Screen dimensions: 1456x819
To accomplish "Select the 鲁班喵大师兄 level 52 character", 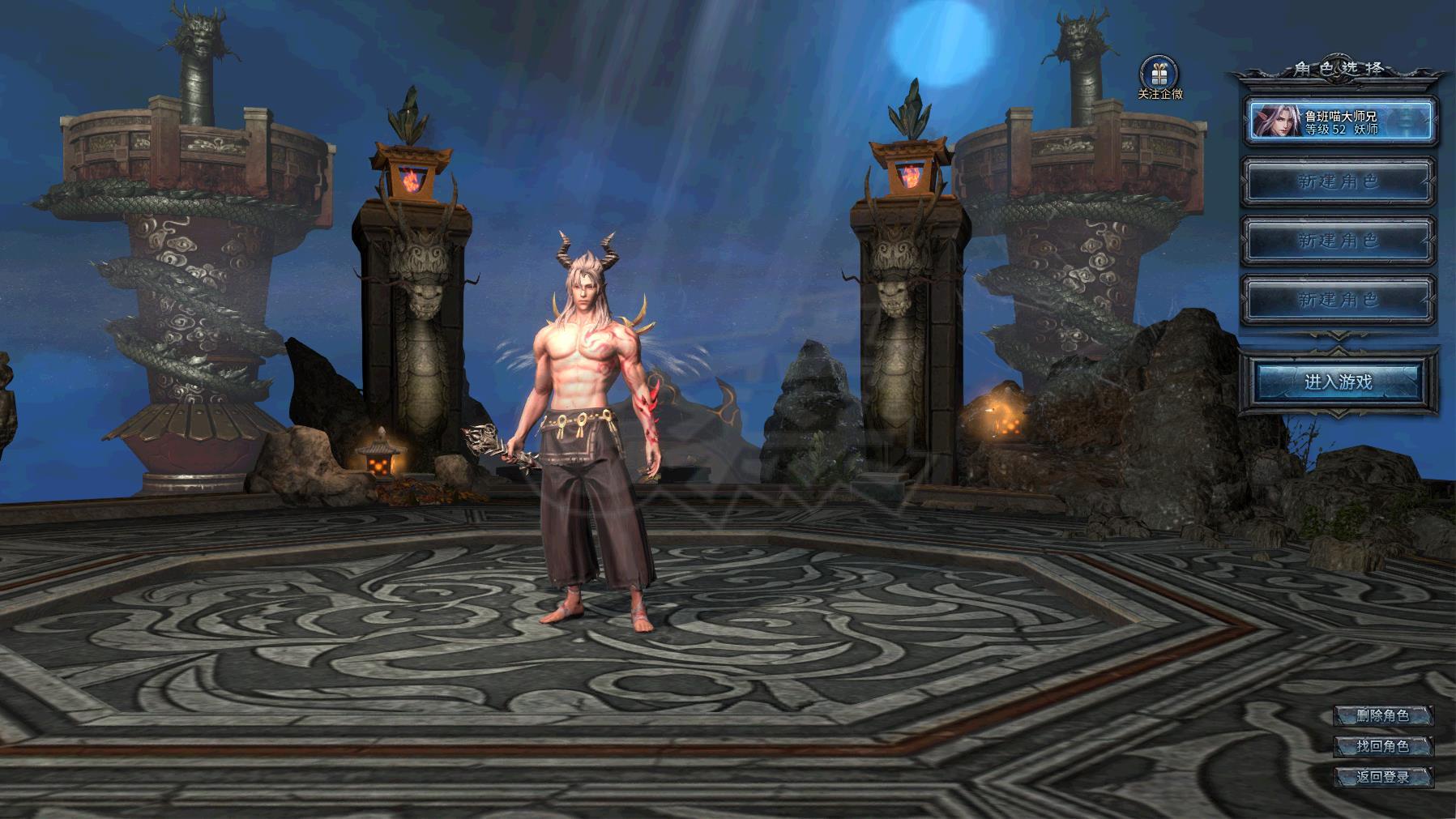I will 1339,122.
